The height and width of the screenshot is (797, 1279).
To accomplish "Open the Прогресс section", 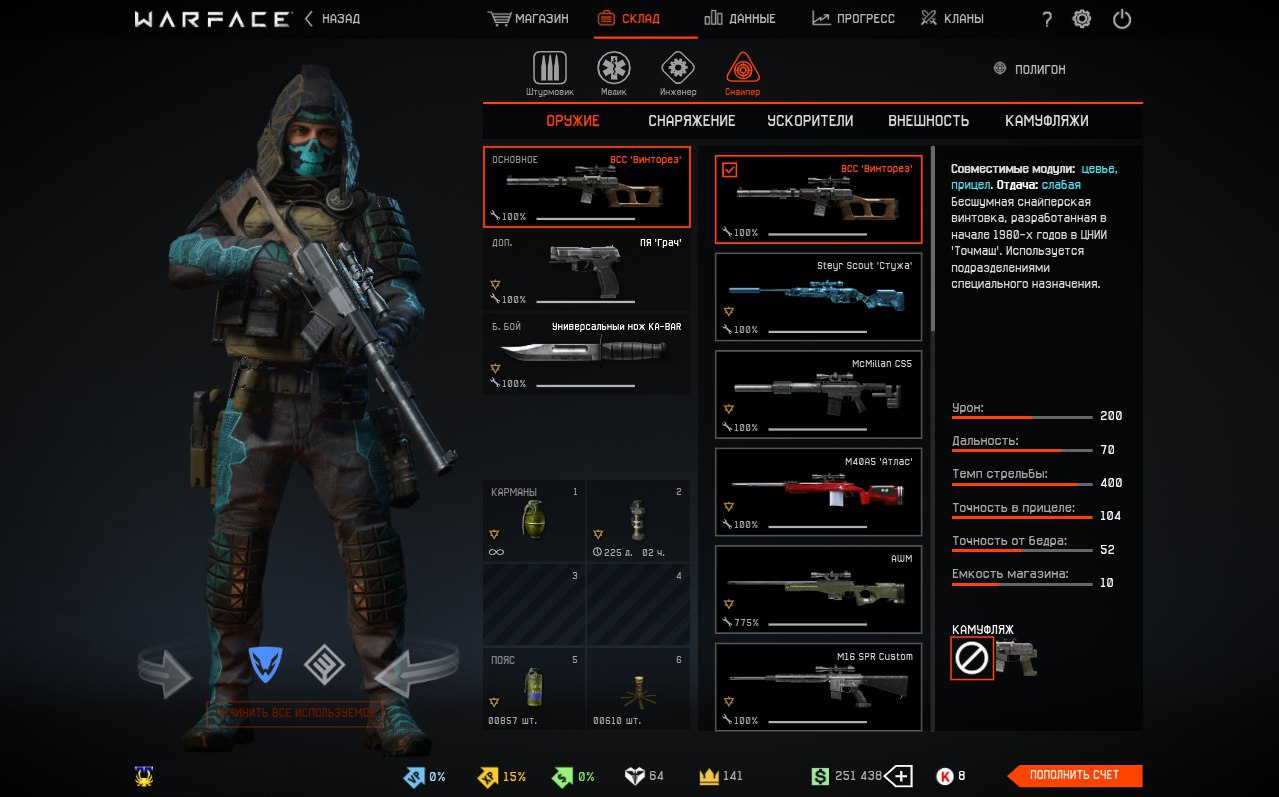I will click(x=853, y=19).
